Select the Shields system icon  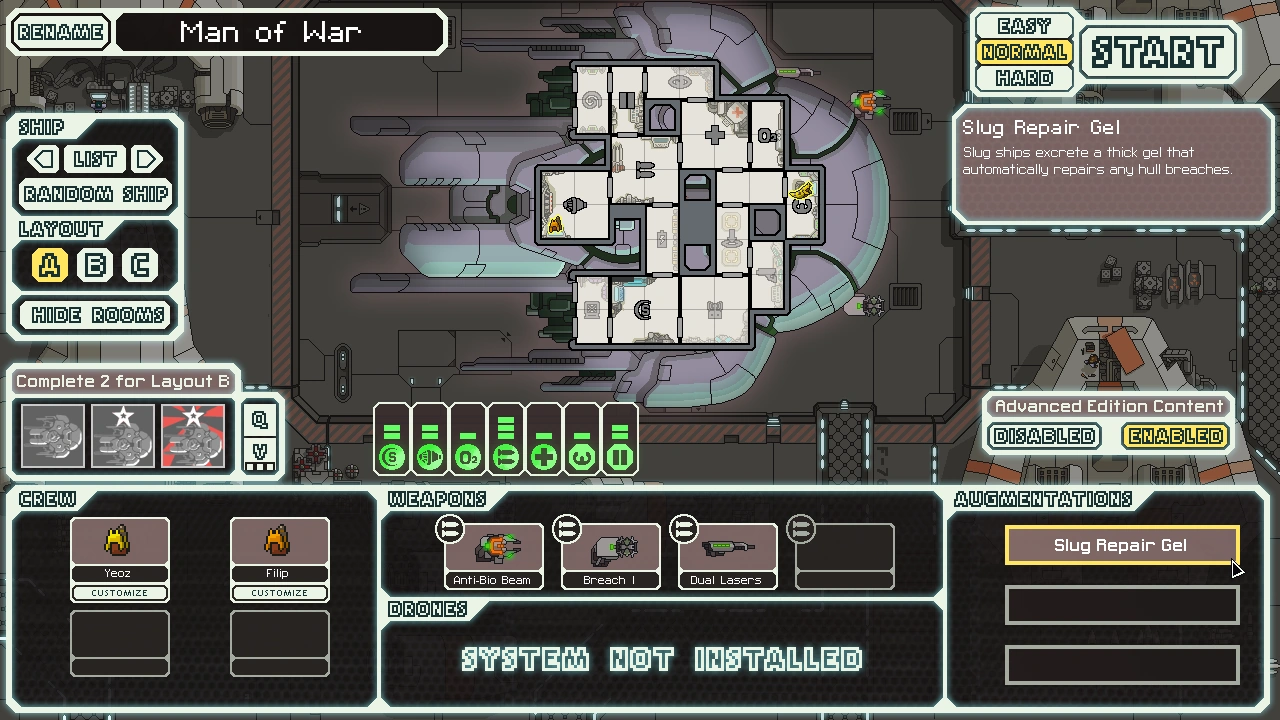[x=392, y=455]
